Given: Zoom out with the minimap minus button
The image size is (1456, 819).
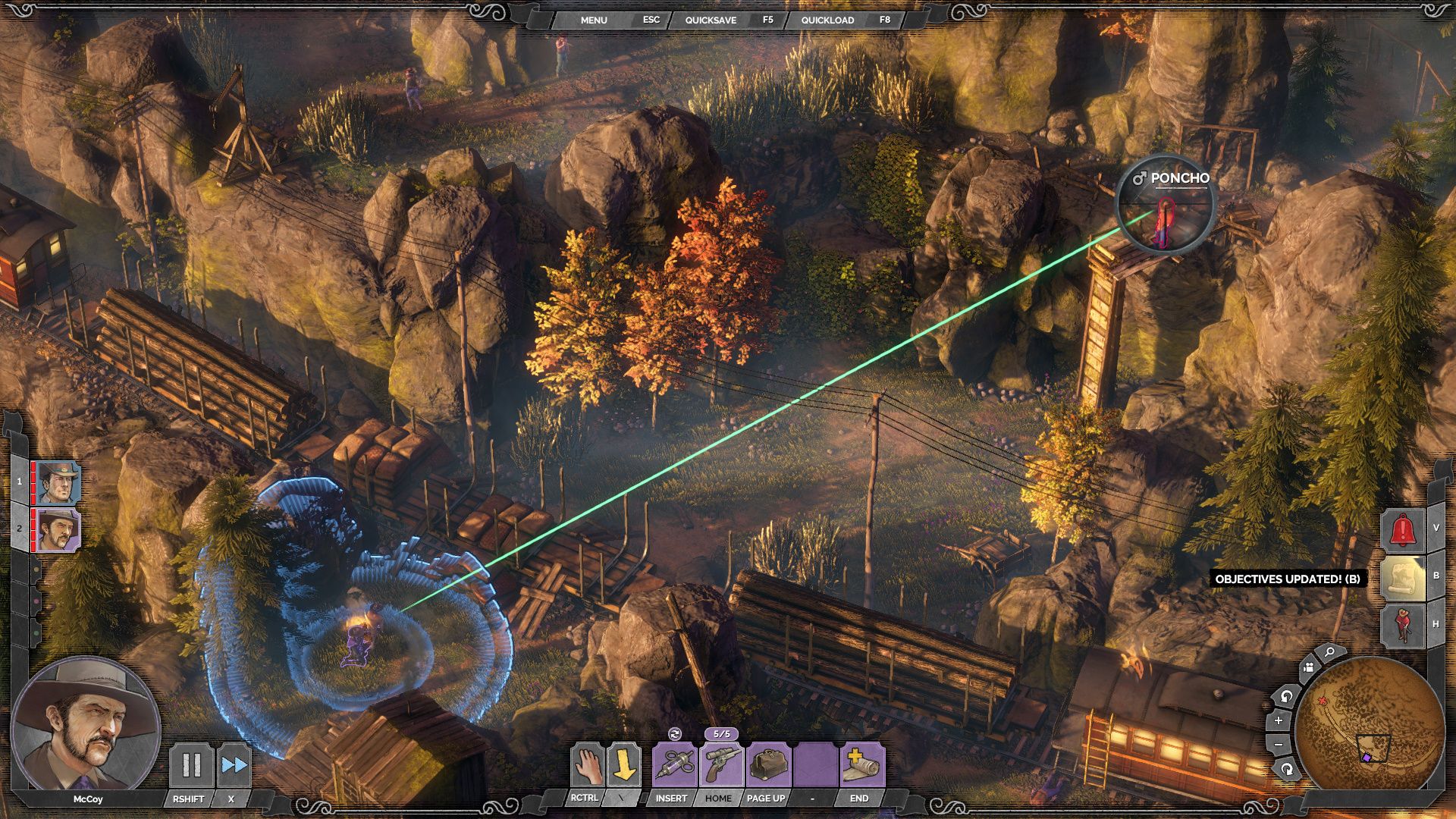Looking at the screenshot, I should 1279,745.
